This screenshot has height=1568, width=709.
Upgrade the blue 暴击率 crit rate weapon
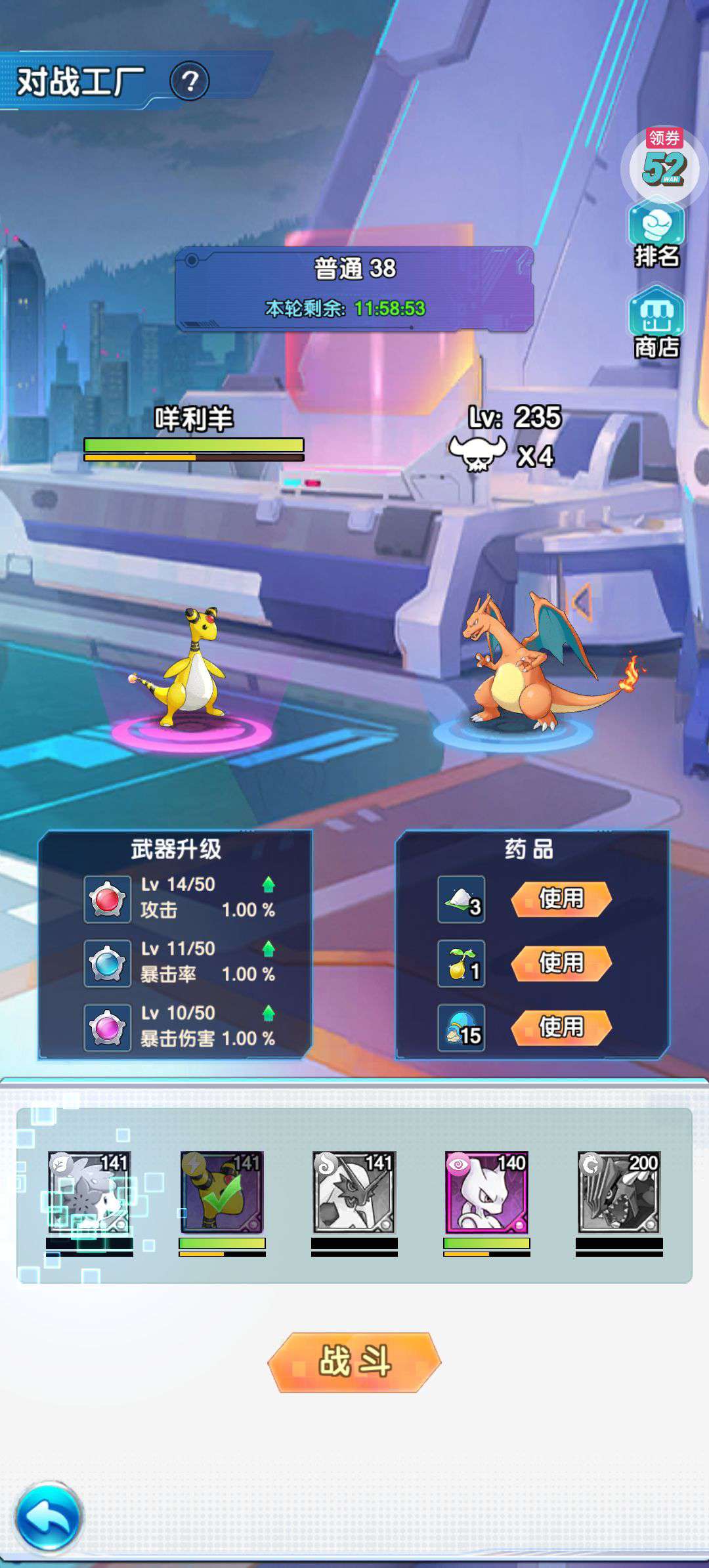pos(268,949)
